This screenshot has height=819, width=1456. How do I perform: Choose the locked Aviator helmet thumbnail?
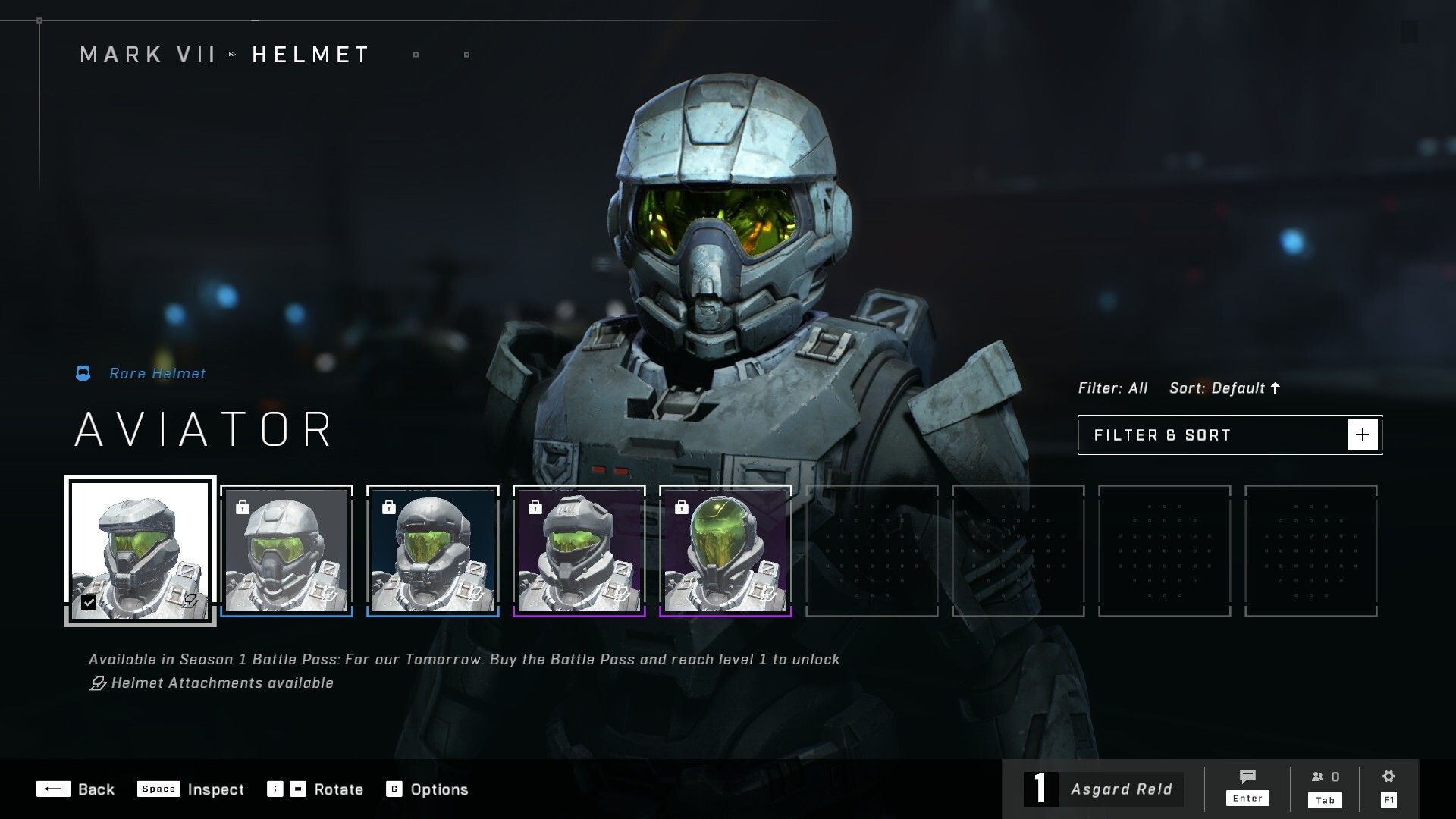pos(287,550)
